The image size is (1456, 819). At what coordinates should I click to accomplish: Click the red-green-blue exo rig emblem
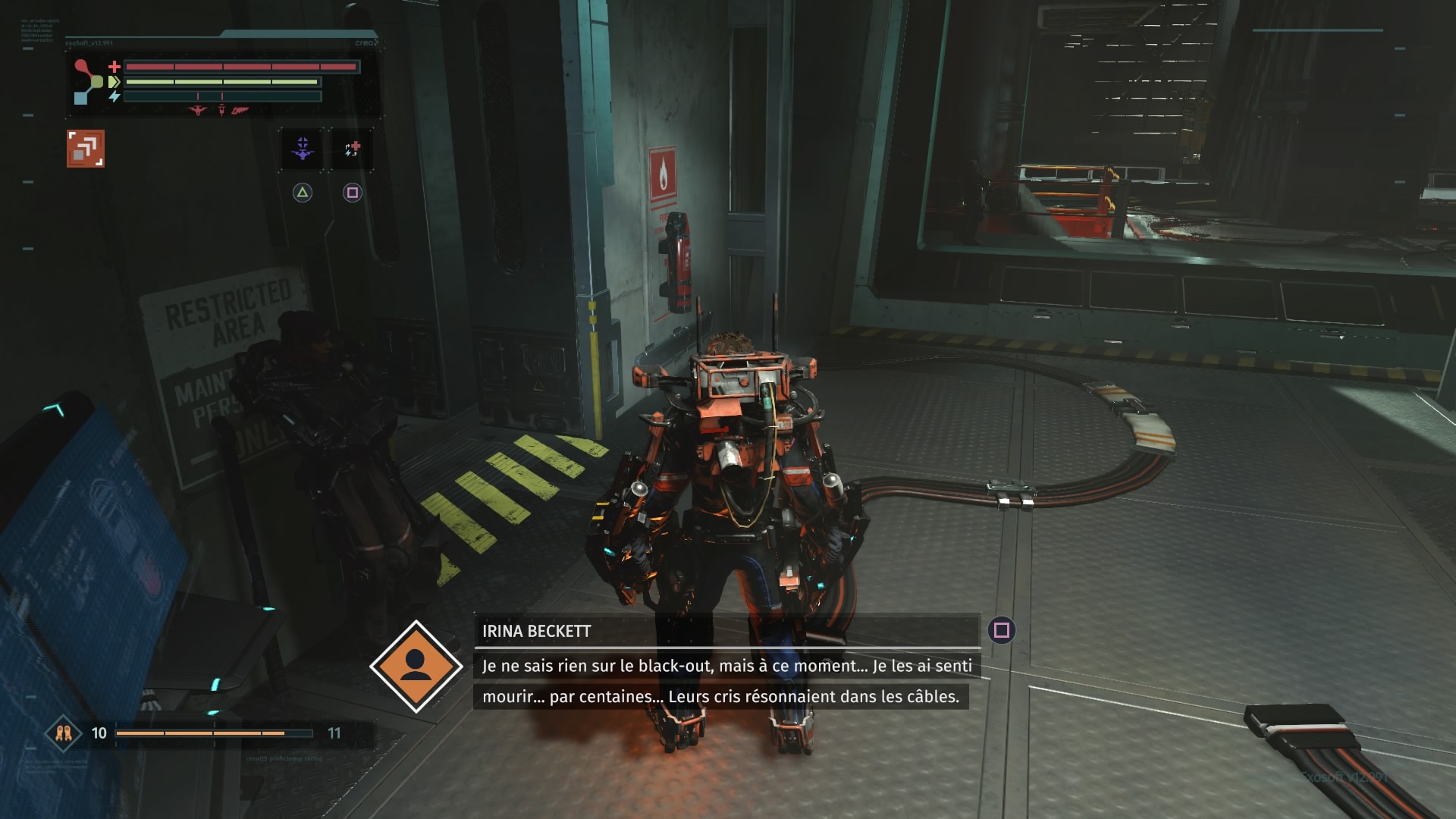click(x=89, y=81)
